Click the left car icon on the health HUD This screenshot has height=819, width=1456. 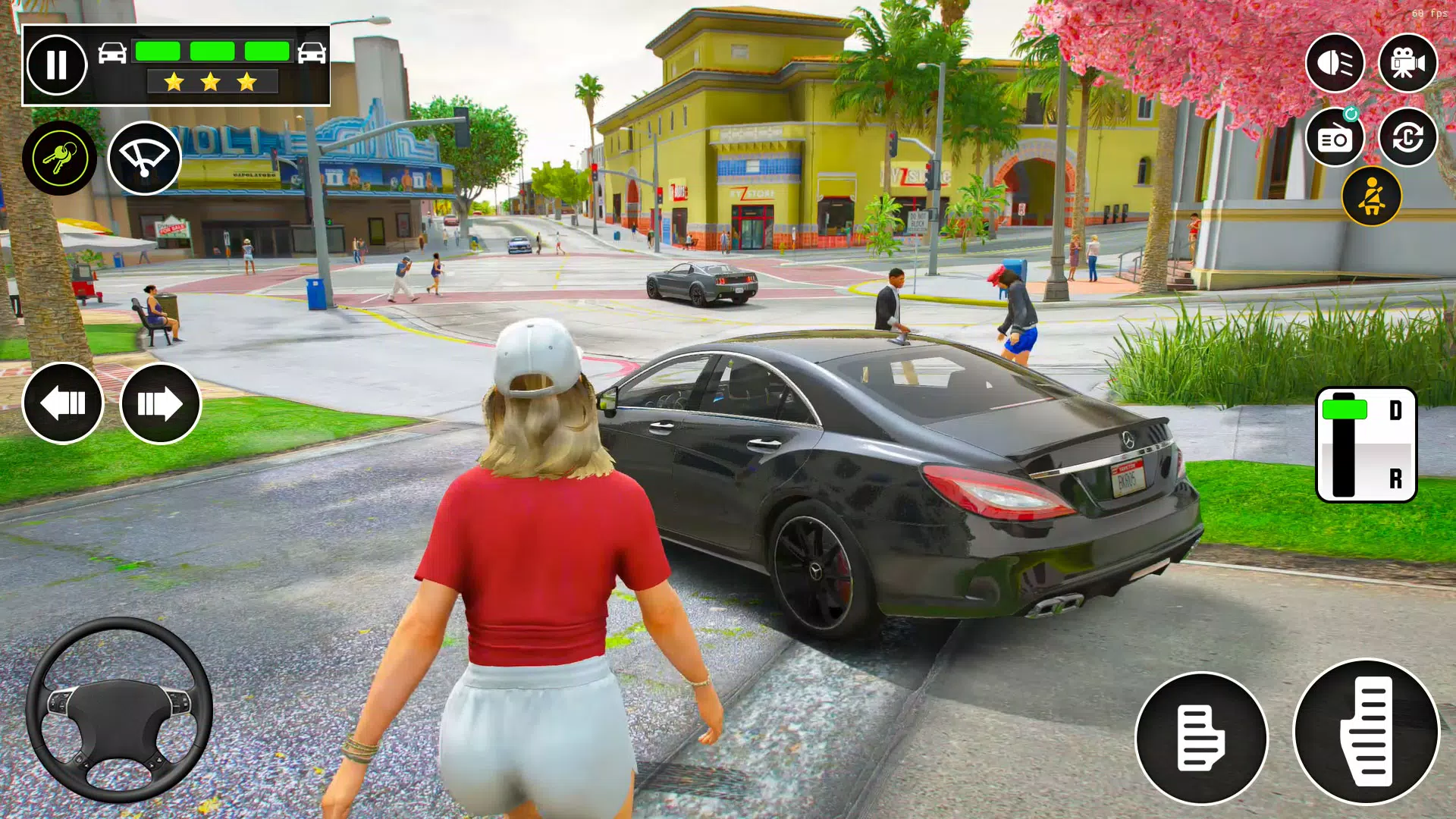114,52
